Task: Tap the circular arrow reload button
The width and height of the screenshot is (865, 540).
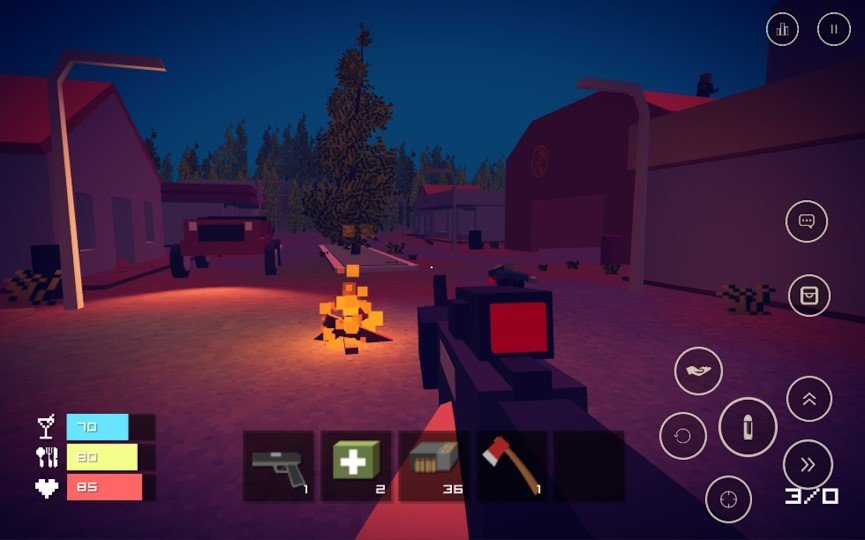Action: click(x=682, y=436)
